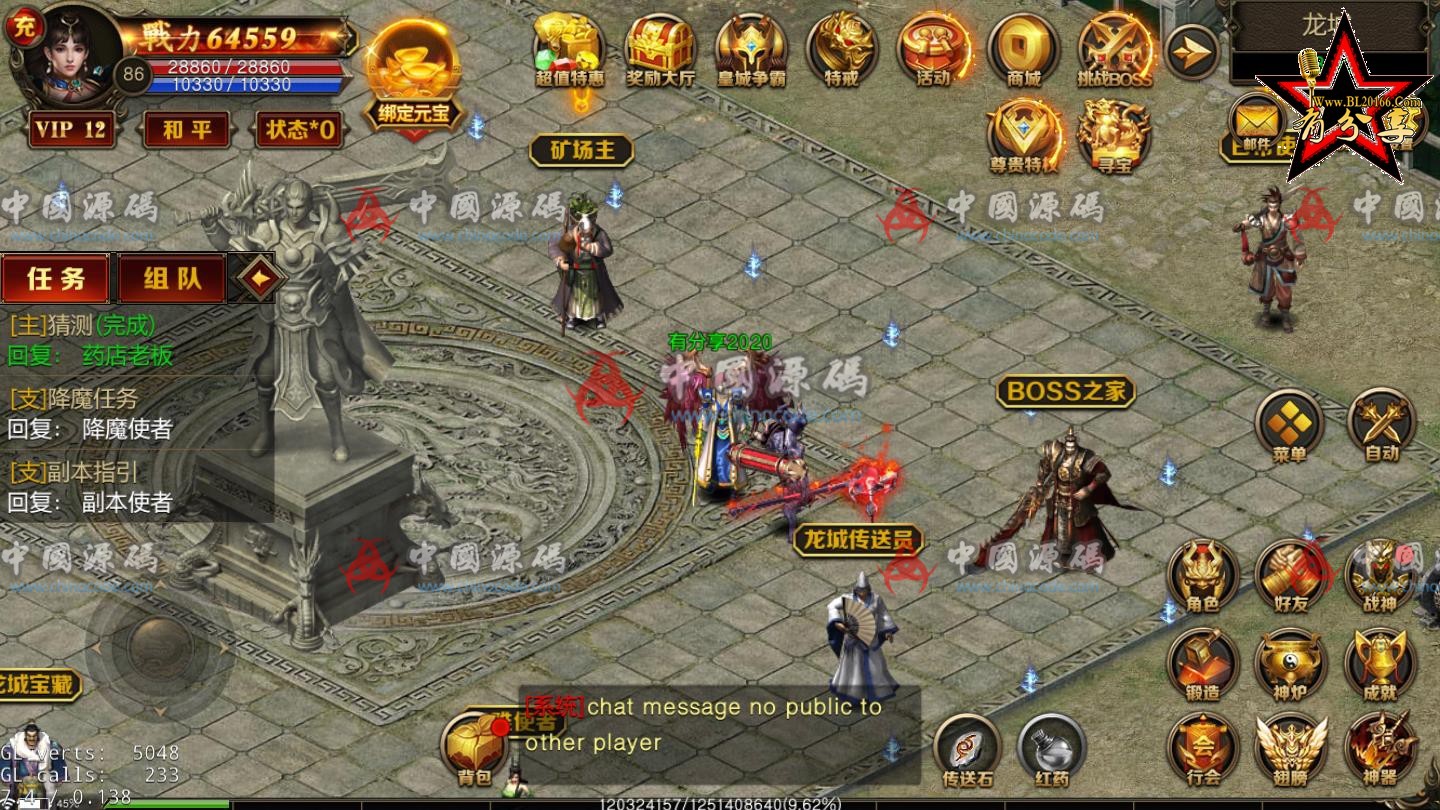Screen dimensions: 1440x810
Task: Open the 锻造 forging menu
Action: click(x=1203, y=664)
